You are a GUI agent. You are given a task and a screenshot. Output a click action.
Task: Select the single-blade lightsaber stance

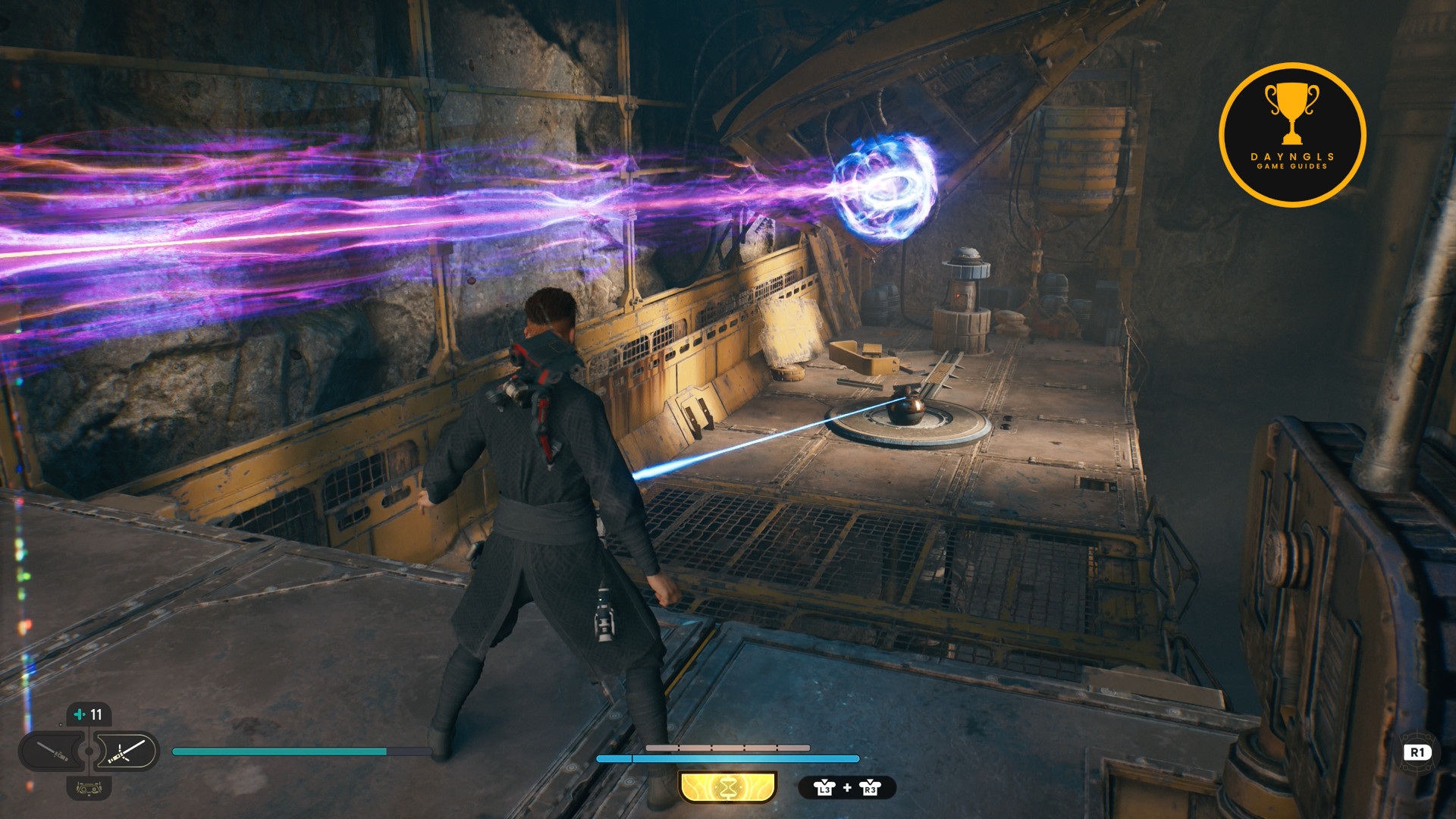tap(53, 752)
